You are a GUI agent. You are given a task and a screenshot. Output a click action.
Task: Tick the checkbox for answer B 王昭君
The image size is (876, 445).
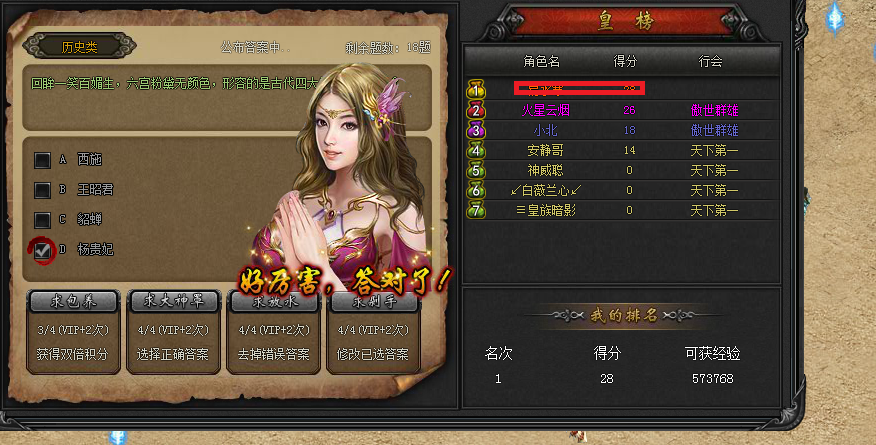coord(43,189)
